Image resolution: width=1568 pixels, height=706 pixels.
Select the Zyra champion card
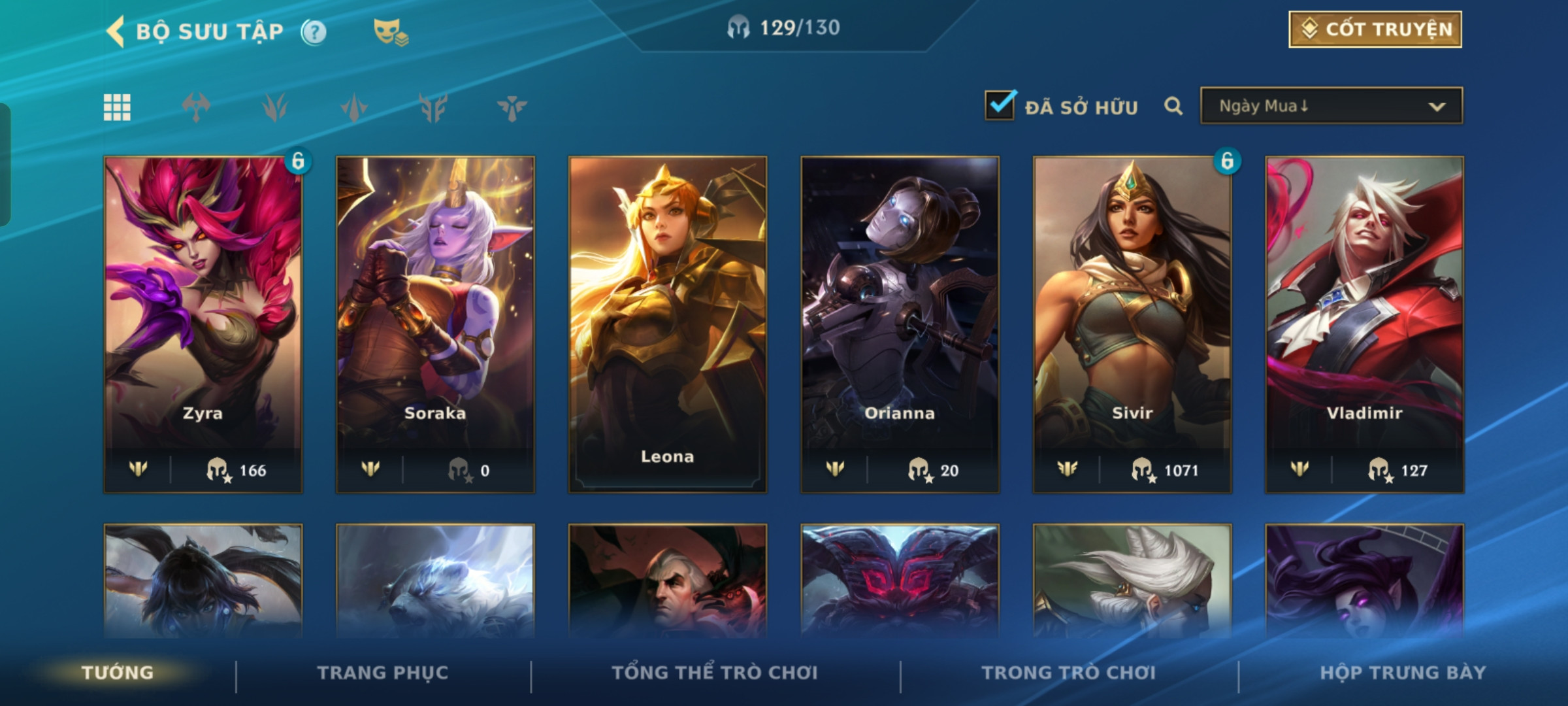[203, 324]
